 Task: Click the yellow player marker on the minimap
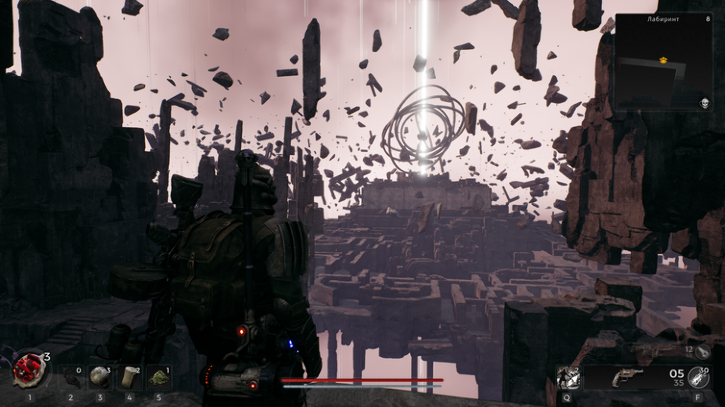click(x=662, y=60)
